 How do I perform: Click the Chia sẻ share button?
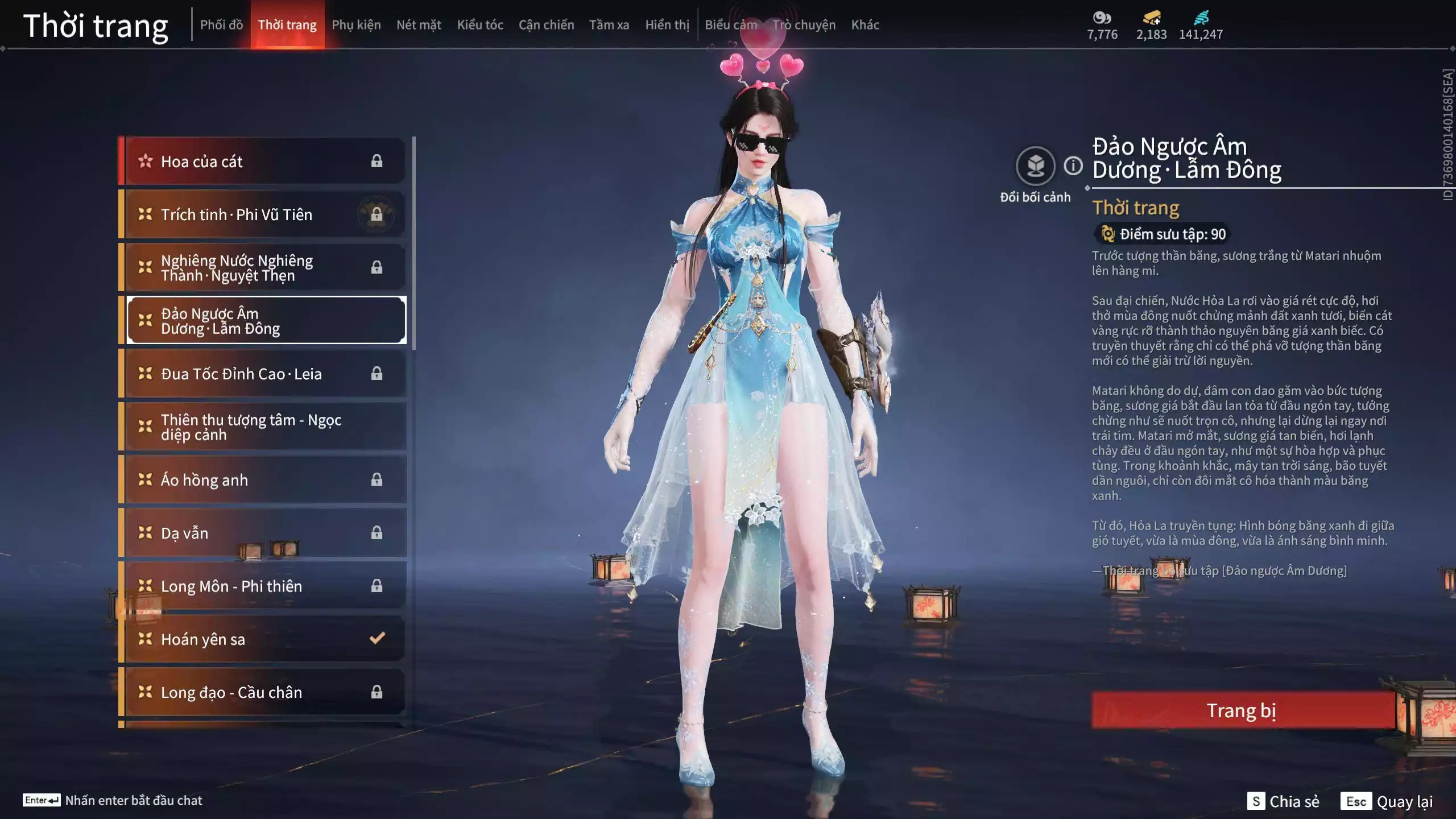click(1283, 801)
